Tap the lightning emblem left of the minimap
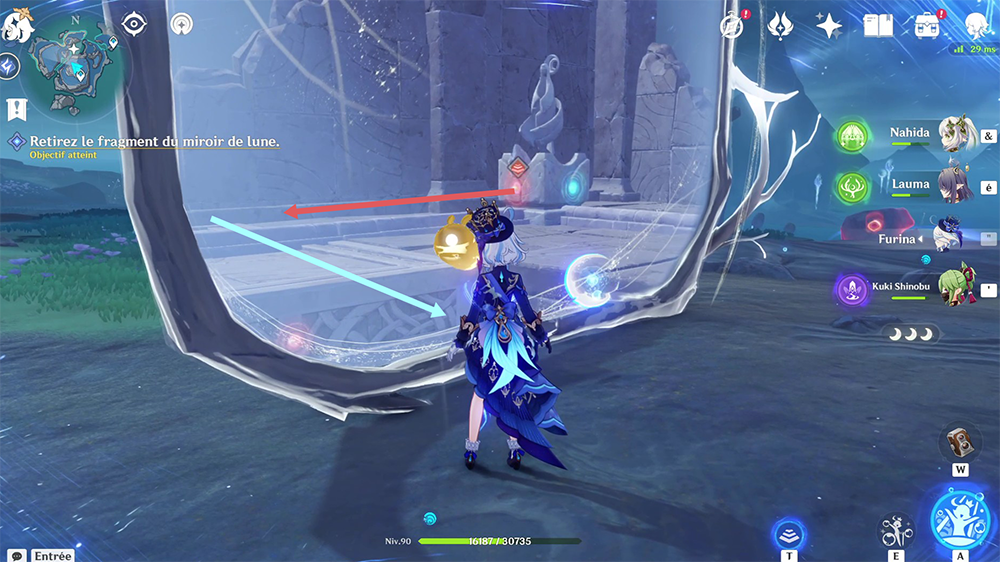 coord(9,67)
